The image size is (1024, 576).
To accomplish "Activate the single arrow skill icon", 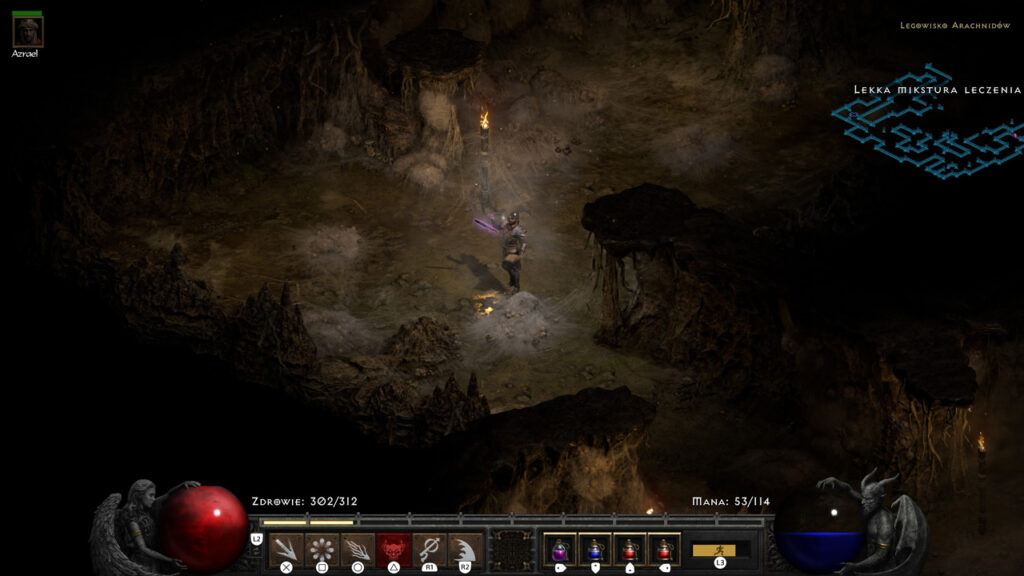I will 286,549.
